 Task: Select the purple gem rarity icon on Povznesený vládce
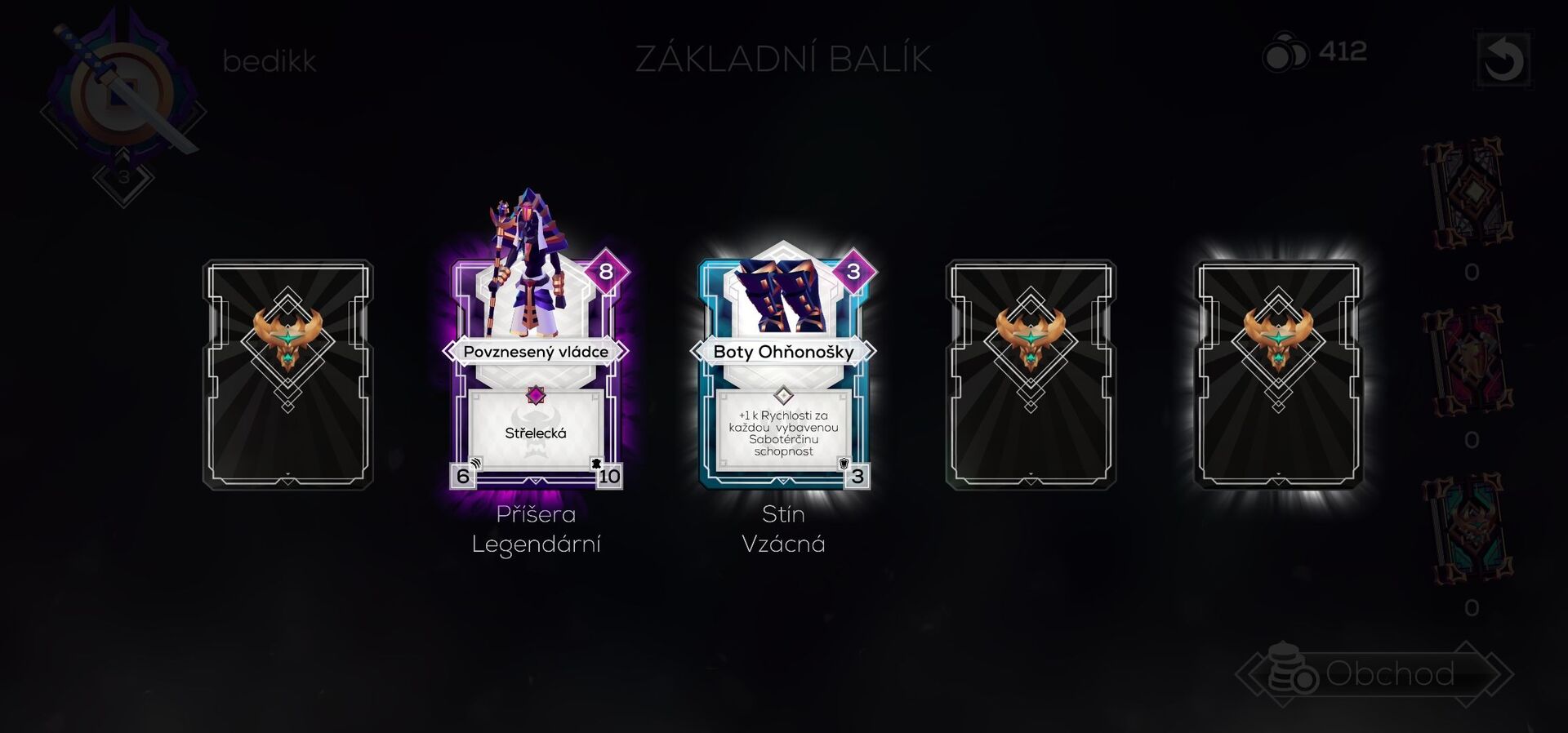tap(535, 395)
